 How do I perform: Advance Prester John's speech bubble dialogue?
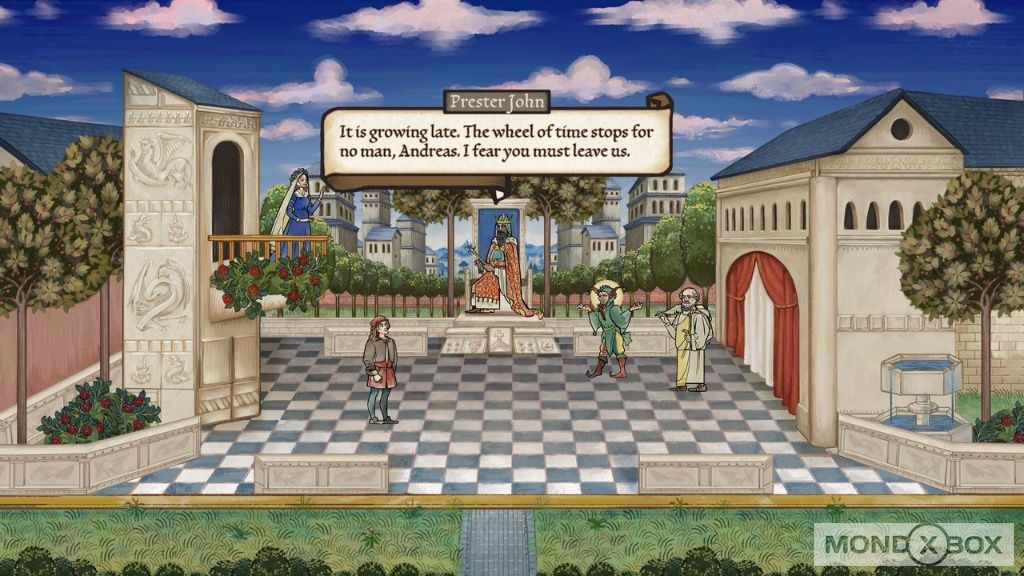tap(495, 143)
